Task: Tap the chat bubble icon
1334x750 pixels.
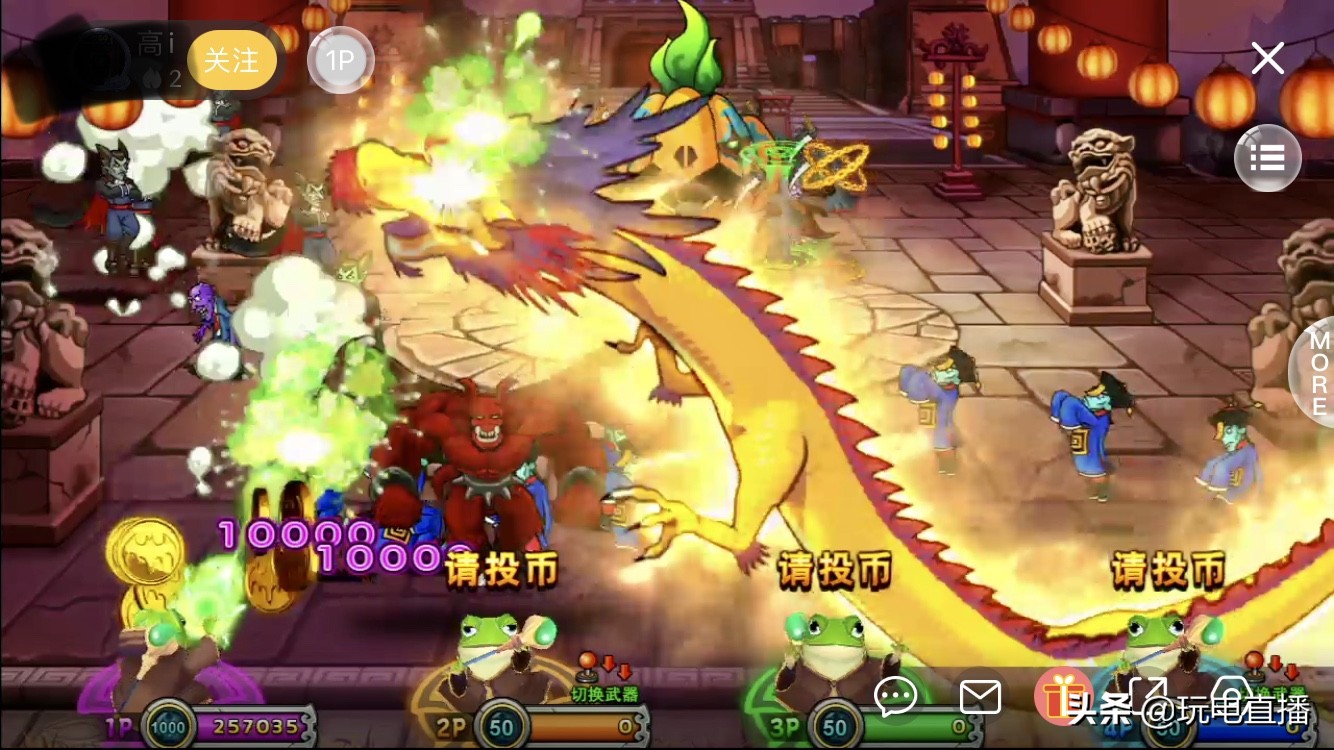Action: (x=896, y=696)
